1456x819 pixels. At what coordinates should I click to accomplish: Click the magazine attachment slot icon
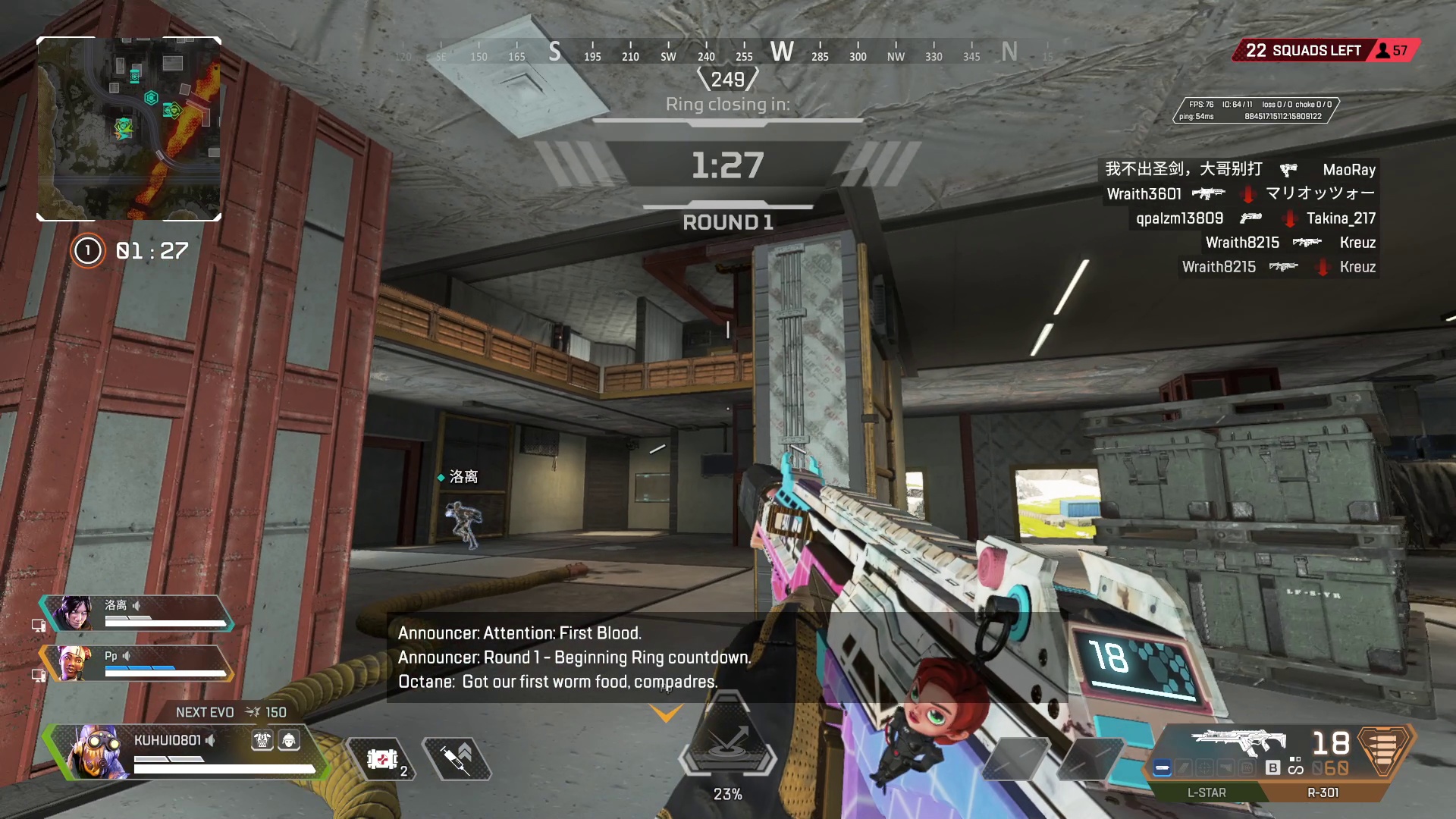(1183, 768)
